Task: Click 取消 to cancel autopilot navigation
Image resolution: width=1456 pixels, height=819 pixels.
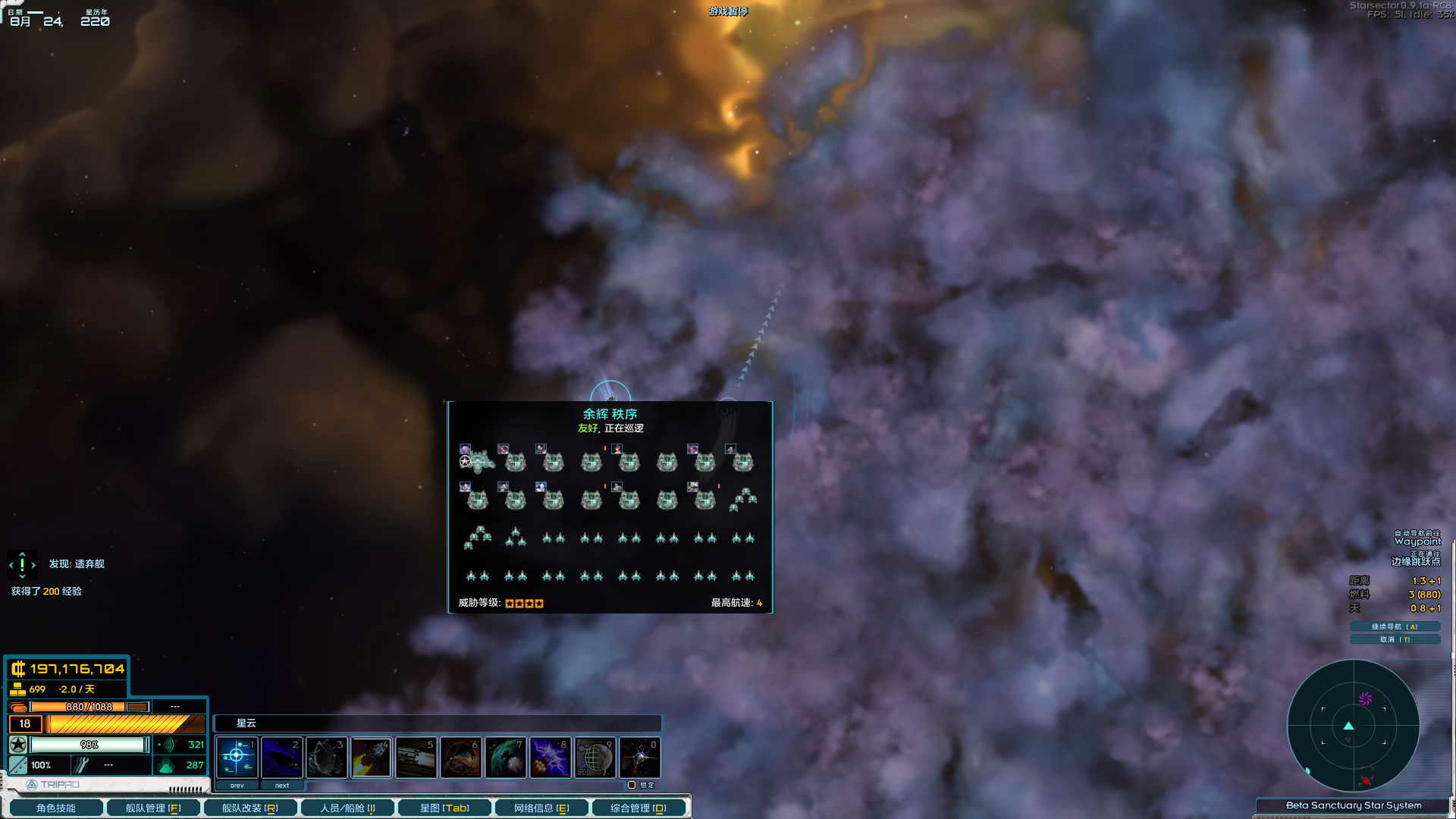Action: (x=1394, y=639)
